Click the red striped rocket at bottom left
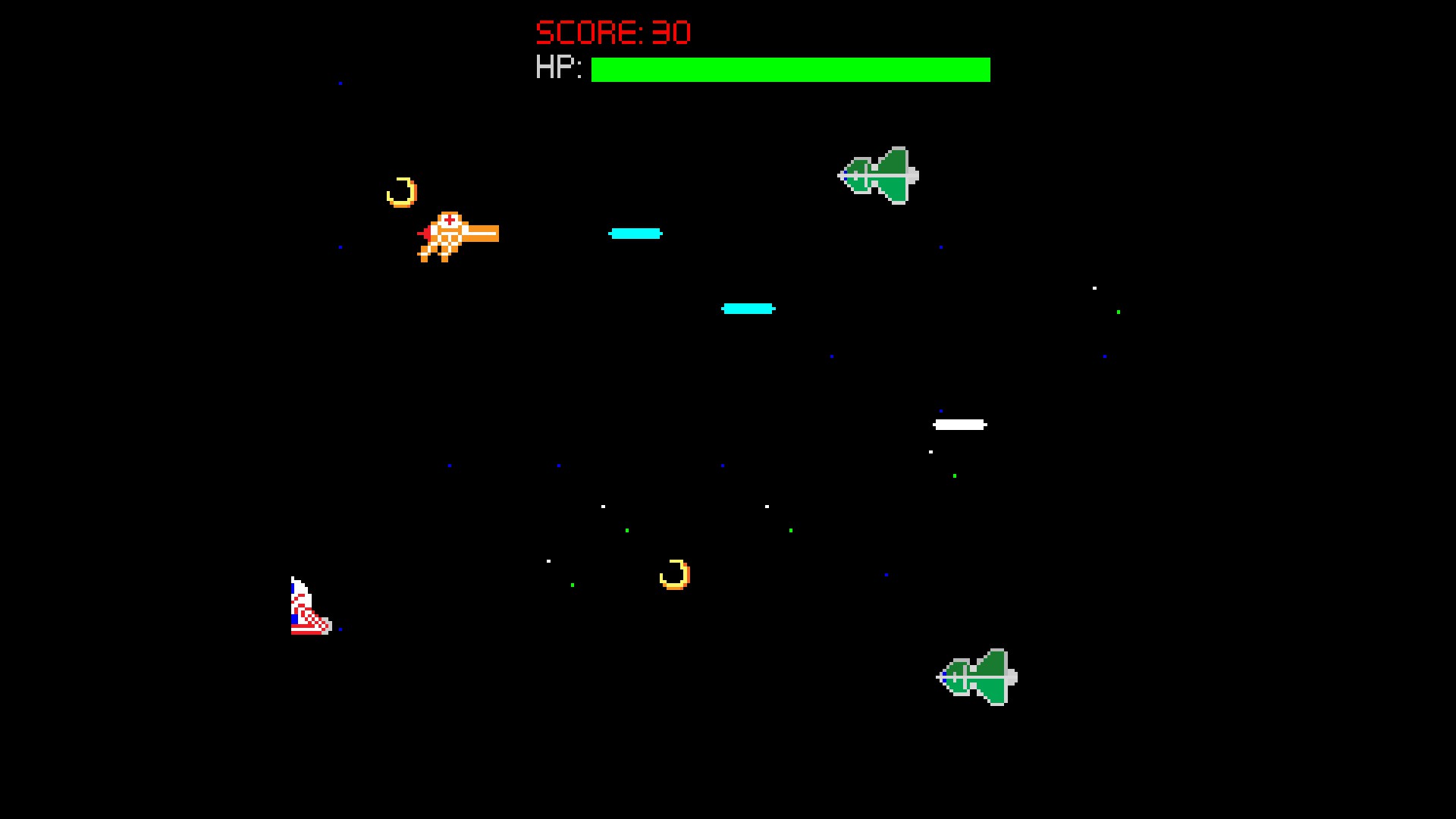This screenshot has width=1456, height=819. [307, 607]
